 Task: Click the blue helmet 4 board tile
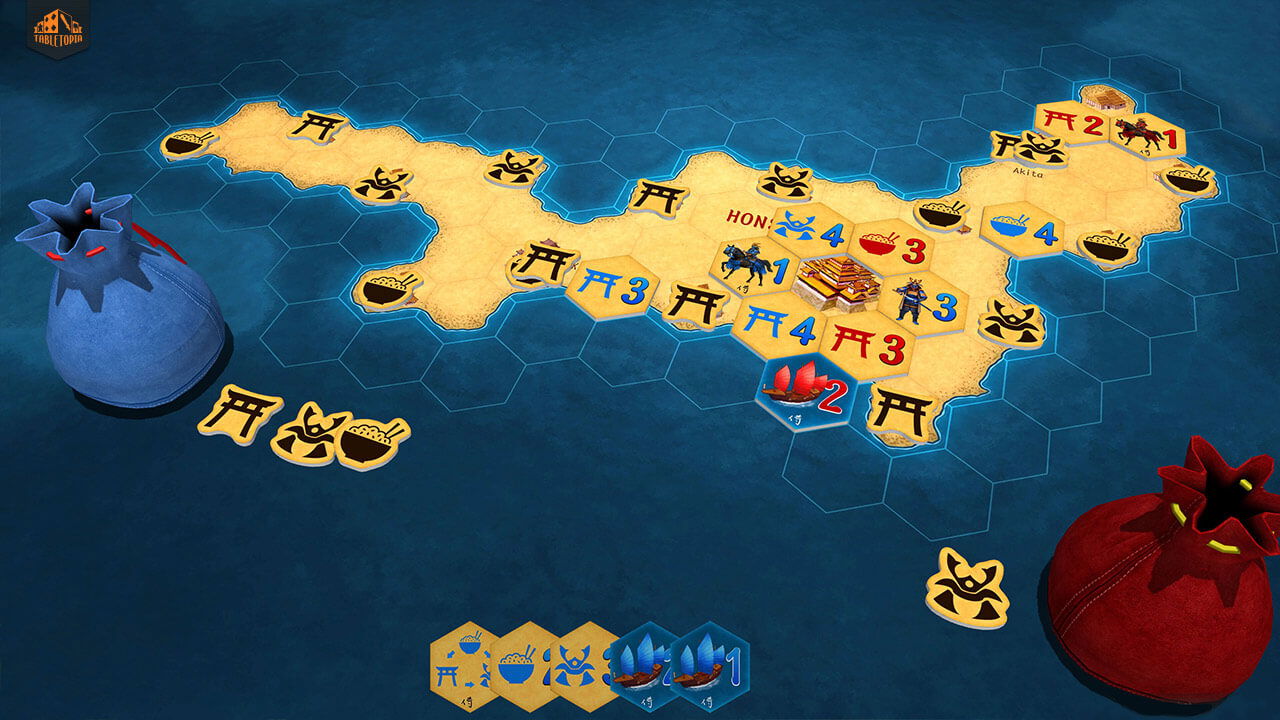point(808,230)
